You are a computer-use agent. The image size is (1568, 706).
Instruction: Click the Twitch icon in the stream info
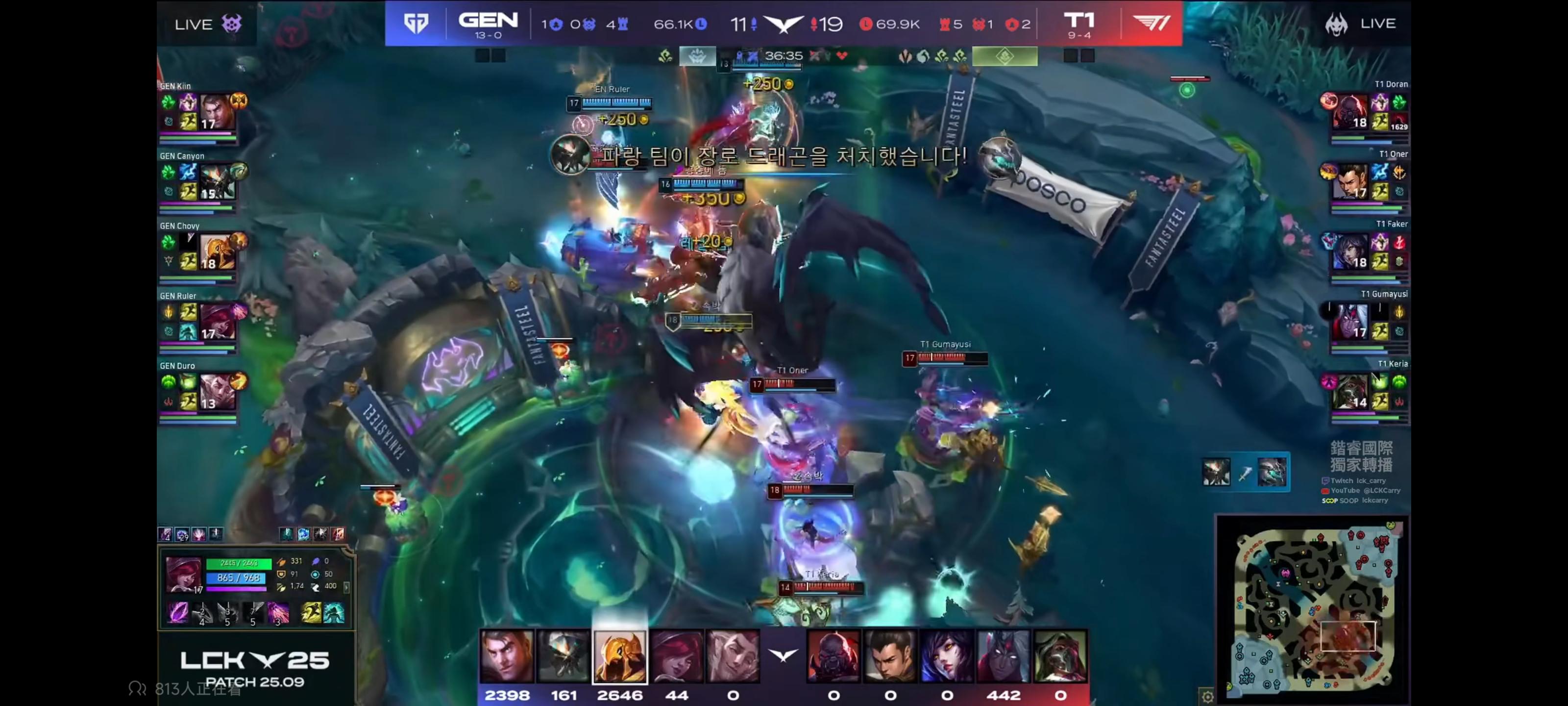click(1326, 480)
